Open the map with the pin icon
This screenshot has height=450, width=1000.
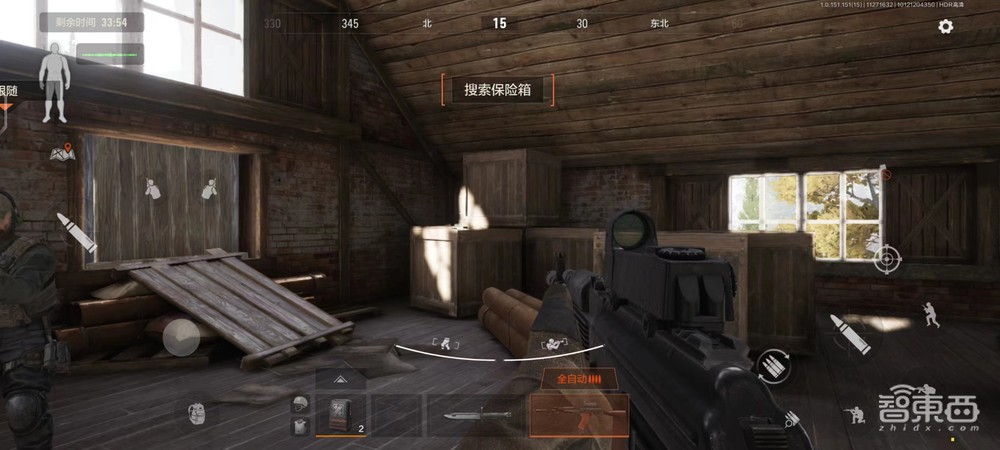pyautogui.click(x=62, y=153)
